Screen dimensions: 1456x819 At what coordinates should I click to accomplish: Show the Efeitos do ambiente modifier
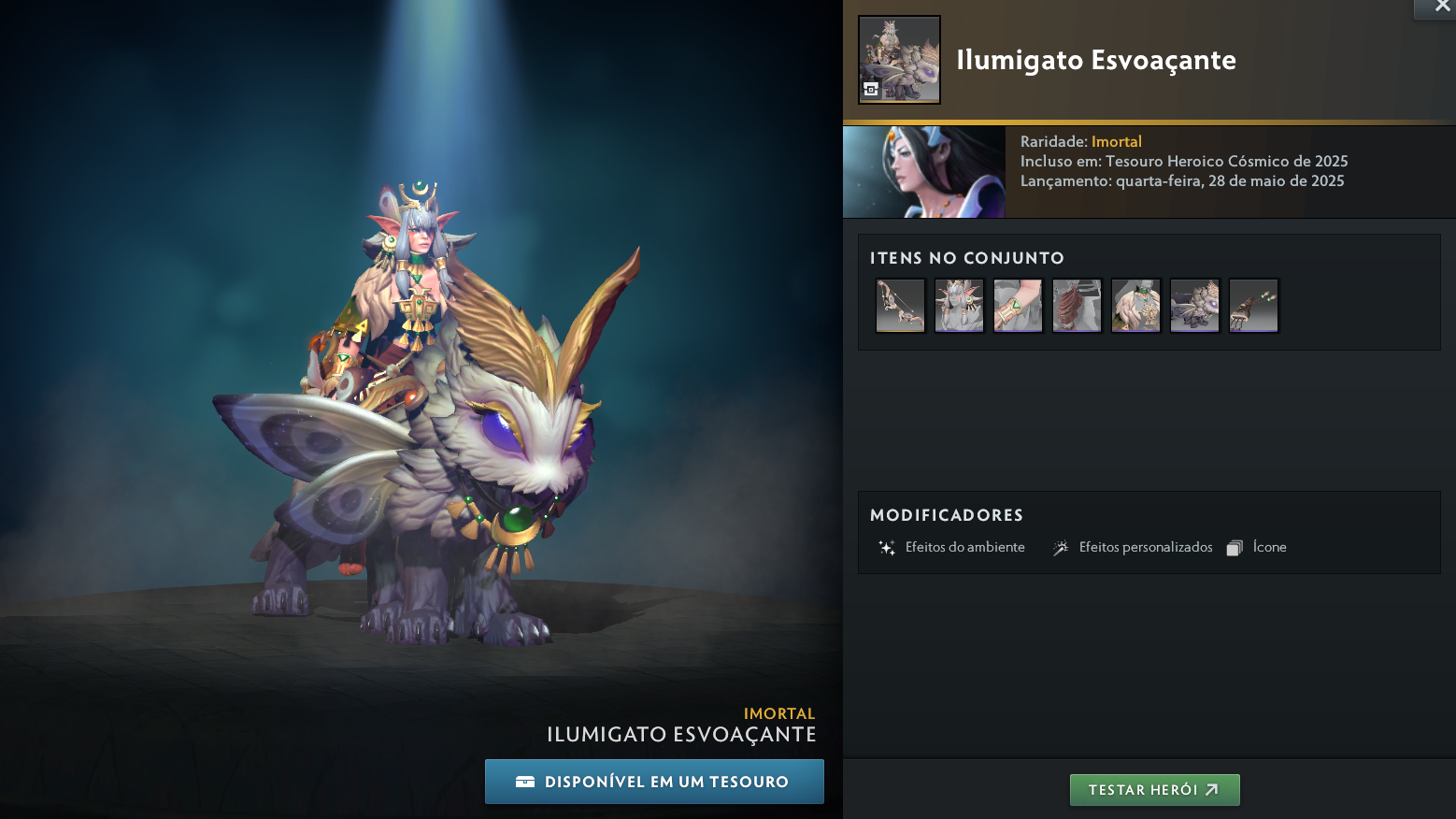coord(952,548)
